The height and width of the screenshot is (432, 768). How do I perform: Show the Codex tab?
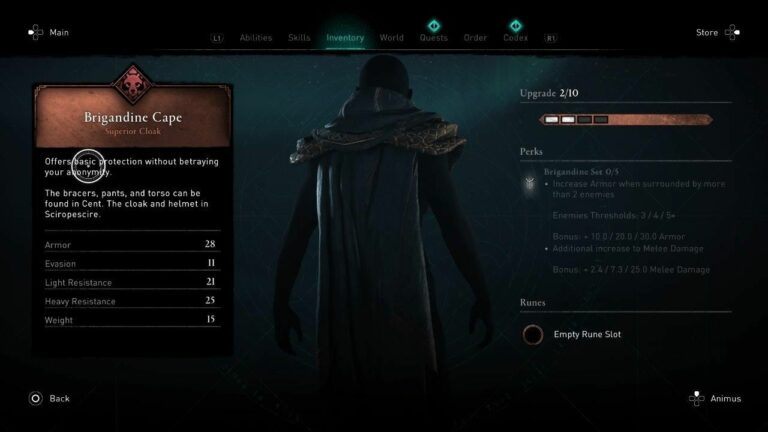516,38
